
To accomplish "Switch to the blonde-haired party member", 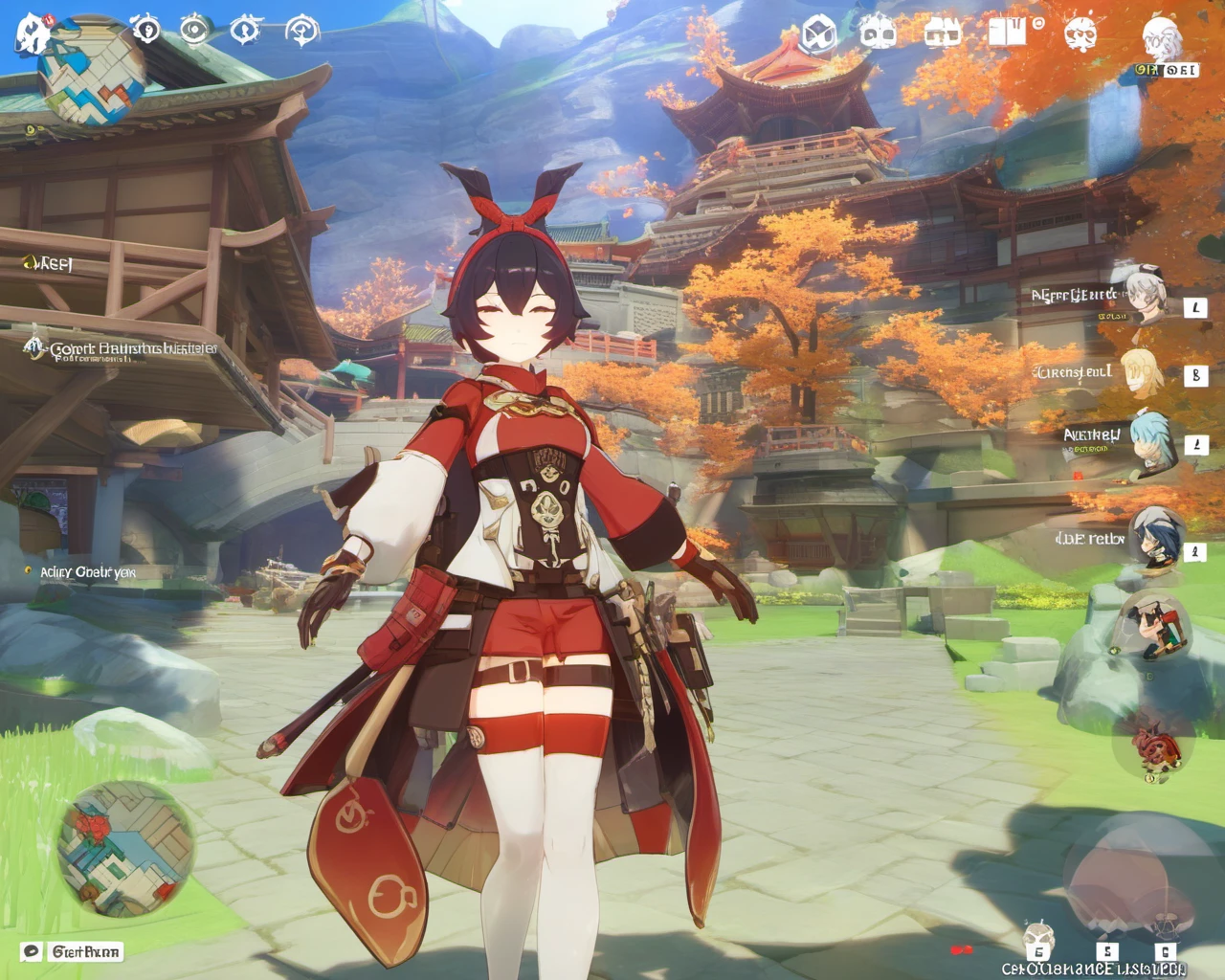I will point(1142,369).
